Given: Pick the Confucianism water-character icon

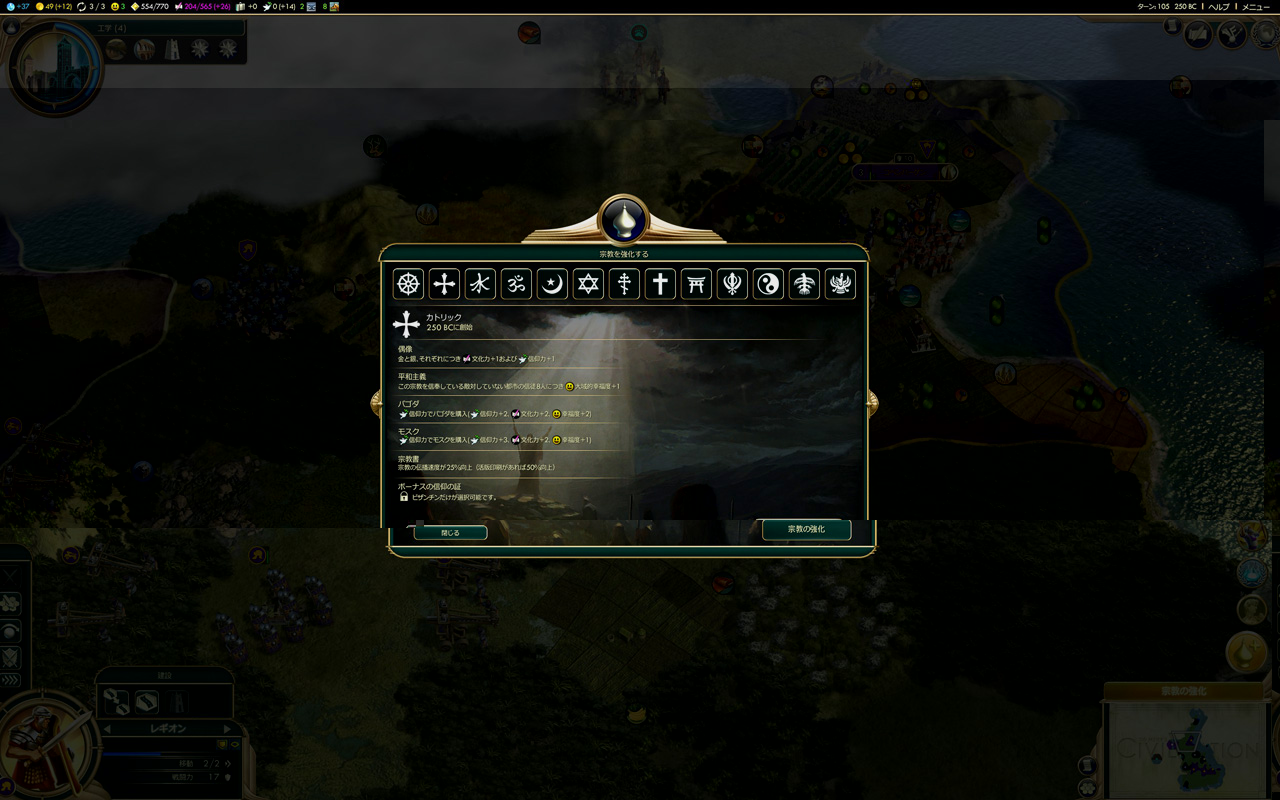Looking at the screenshot, I should click(480, 284).
